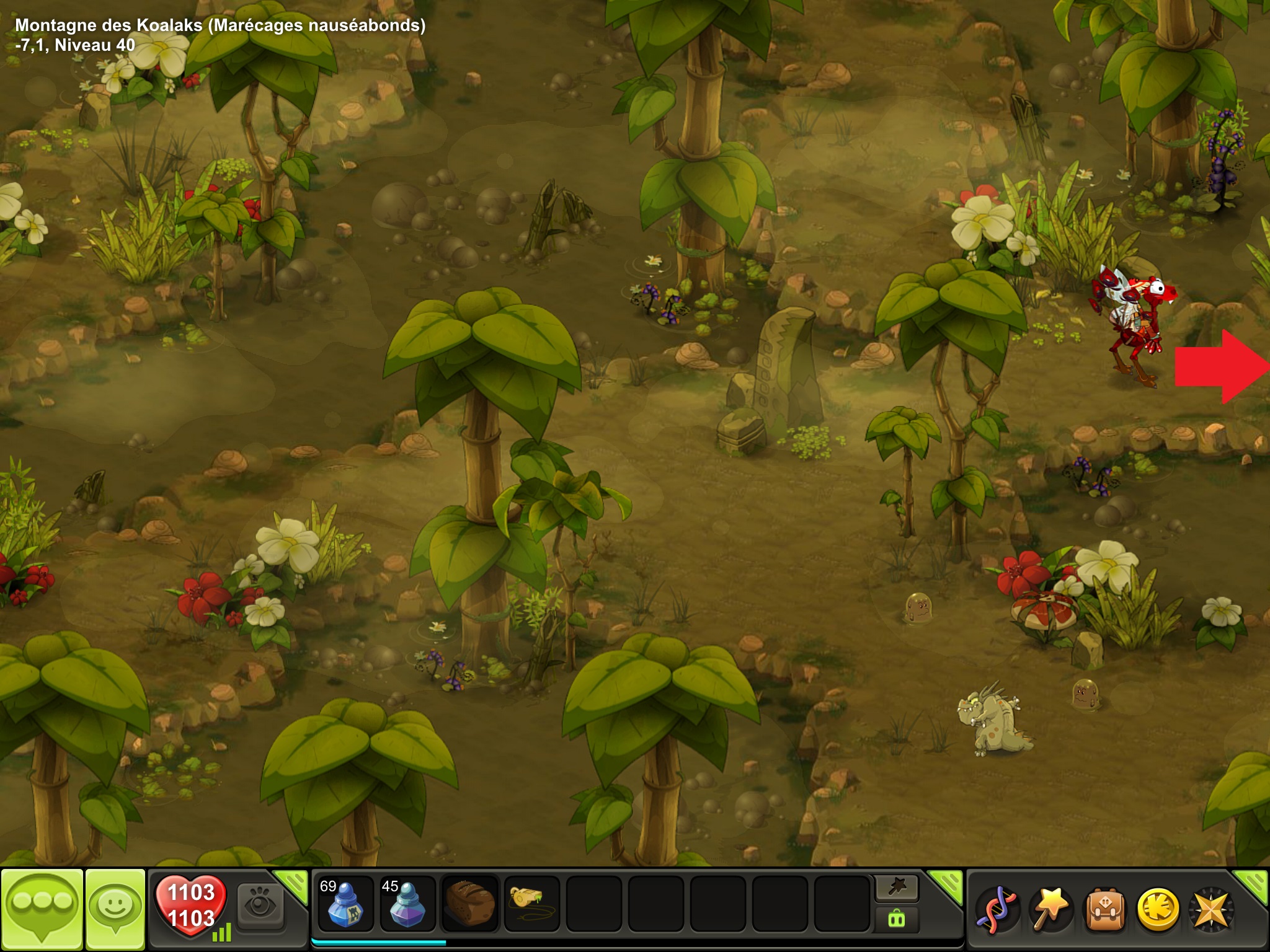Open the backpack inventory

tap(1104, 909)
